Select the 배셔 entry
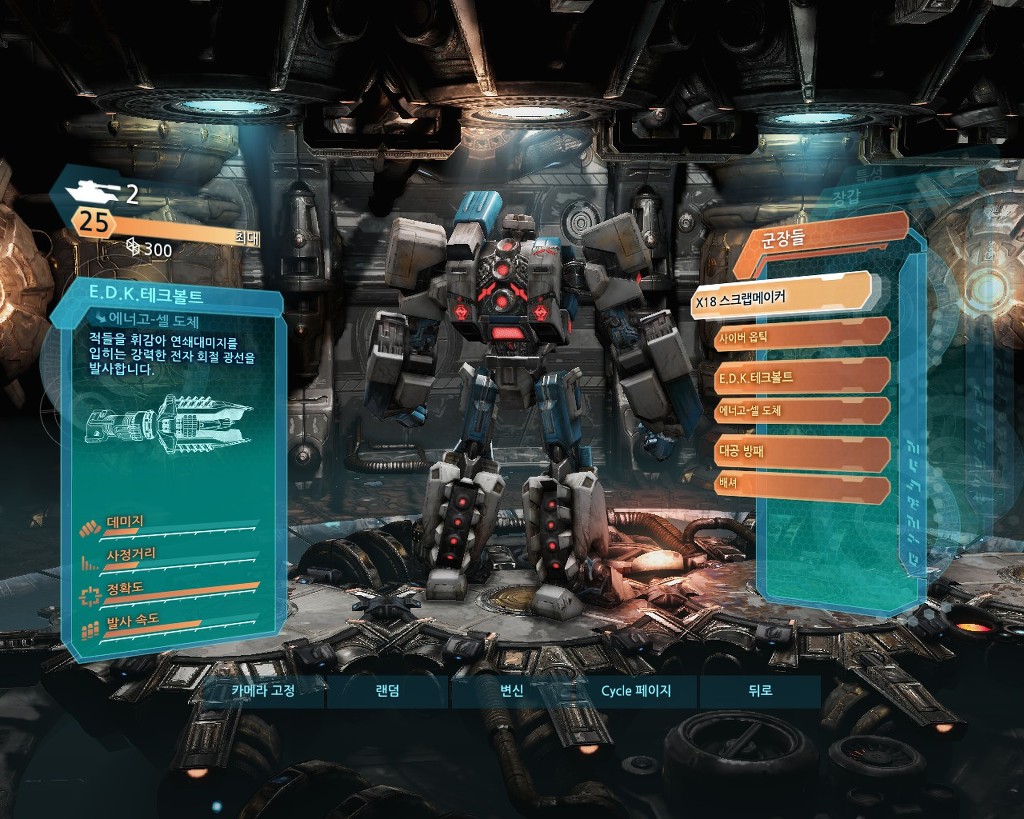The width and height of the screenshot is (1024, 819). coord(800,486)
